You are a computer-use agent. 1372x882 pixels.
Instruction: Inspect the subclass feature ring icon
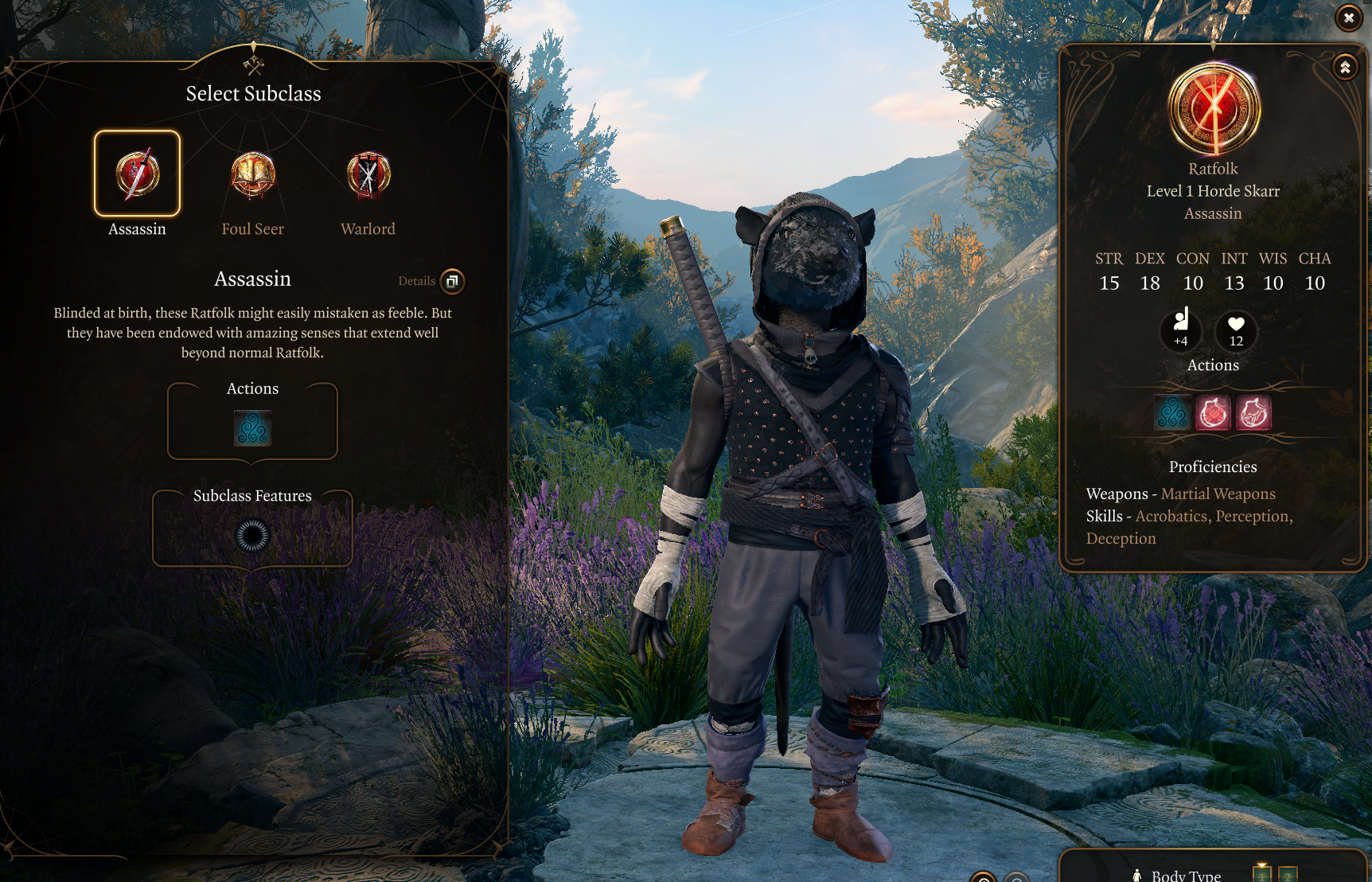point(253,536)
